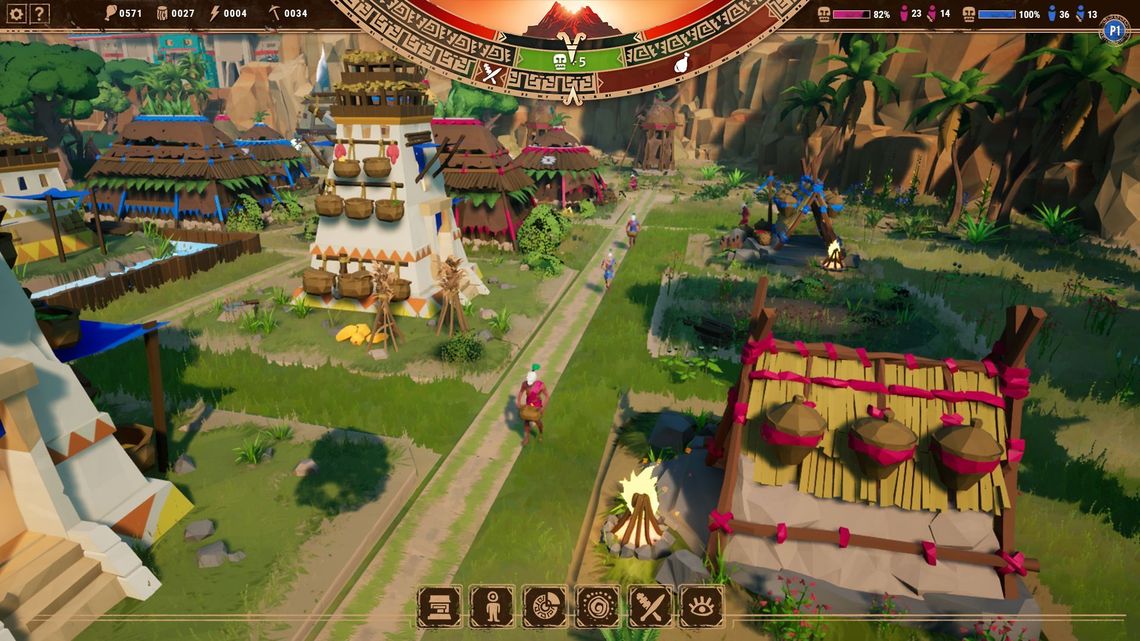This screenshot has width=1140, height=641.
Task: Open the gear settings menu
Action: click(16, 14)
